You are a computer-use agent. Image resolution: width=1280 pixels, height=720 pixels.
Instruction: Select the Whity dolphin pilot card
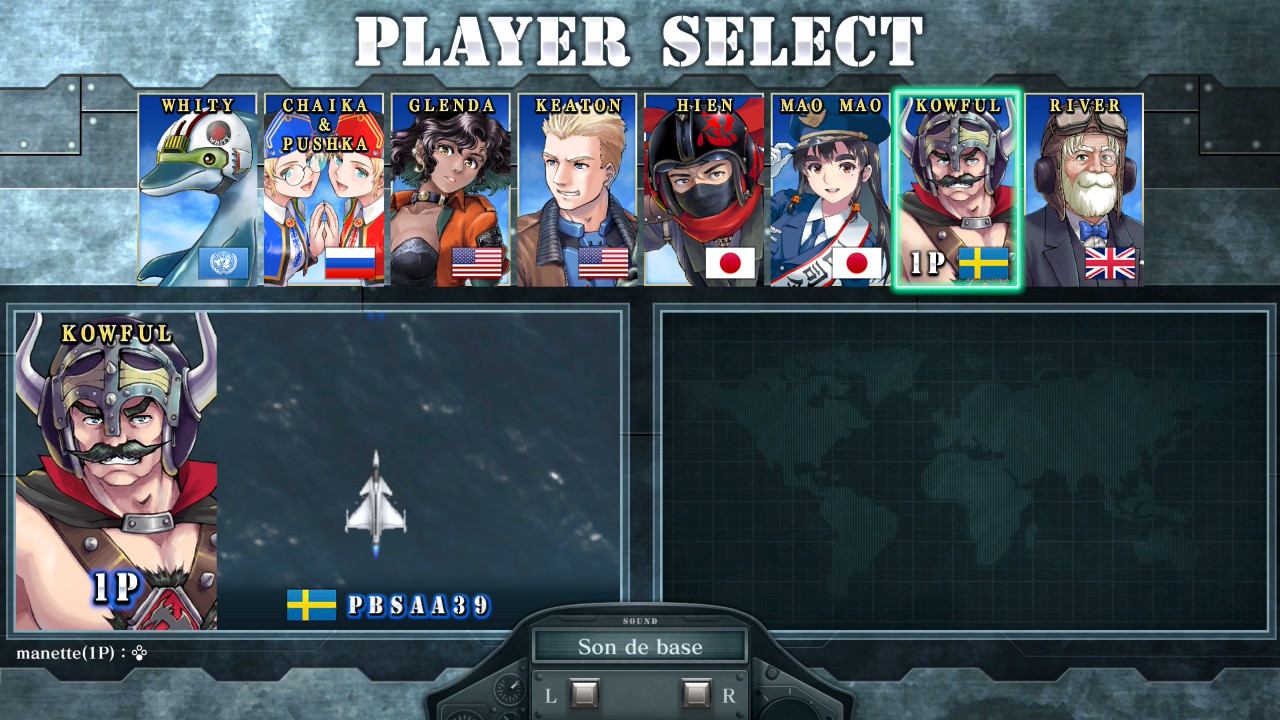point(197,190)
